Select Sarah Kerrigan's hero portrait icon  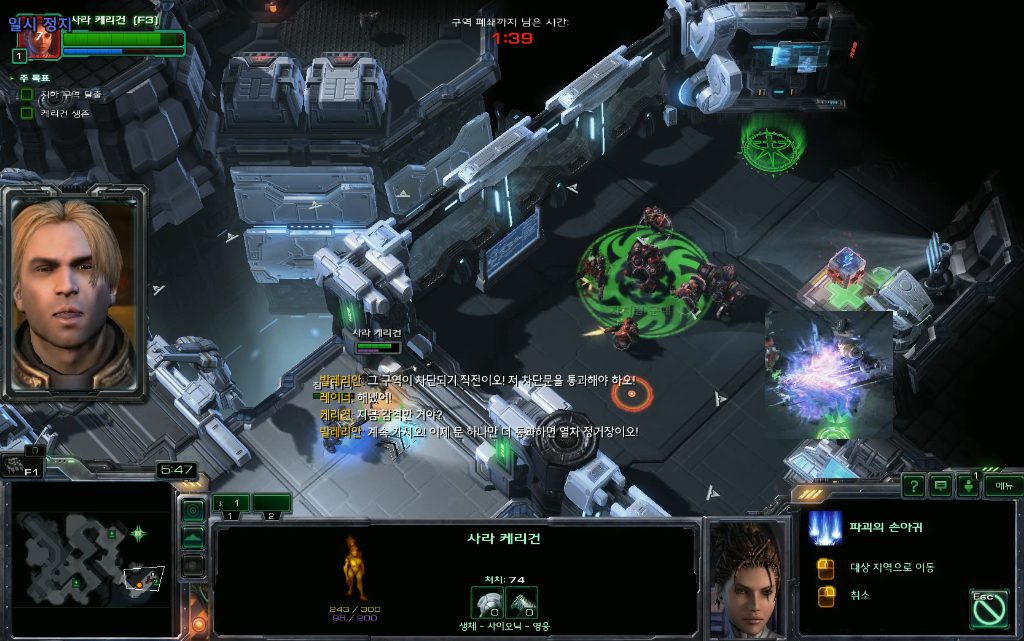[38, 38]
